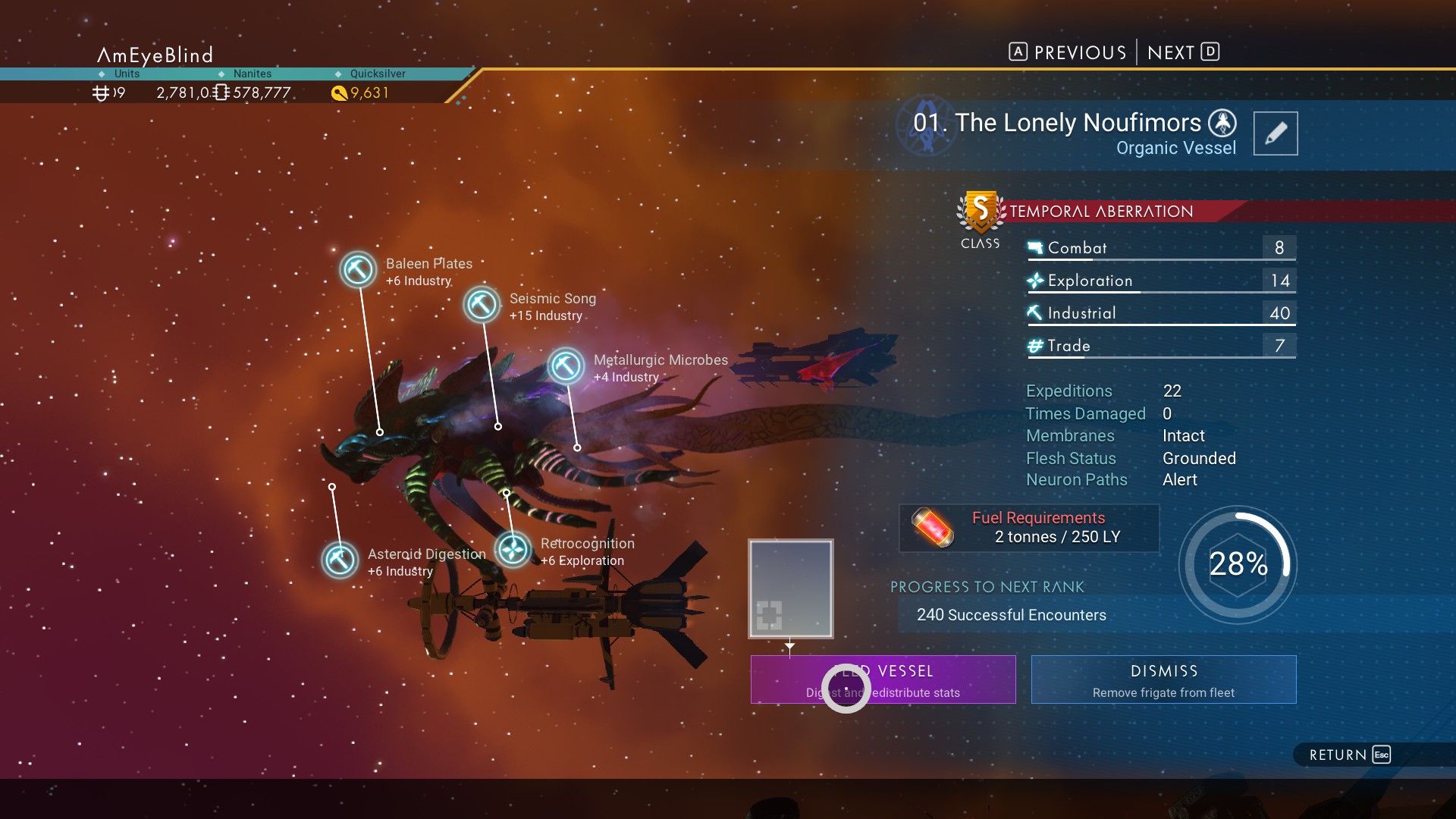1456x819 pixels.
Task: Advance to the next frigate
Action: click(1183, 52)
